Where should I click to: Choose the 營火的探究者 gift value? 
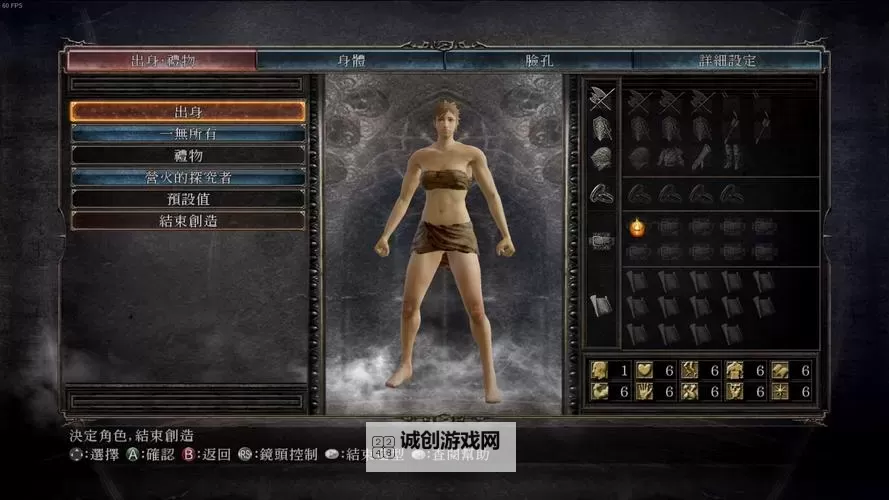pyautogui.click(x=188, y=177)
